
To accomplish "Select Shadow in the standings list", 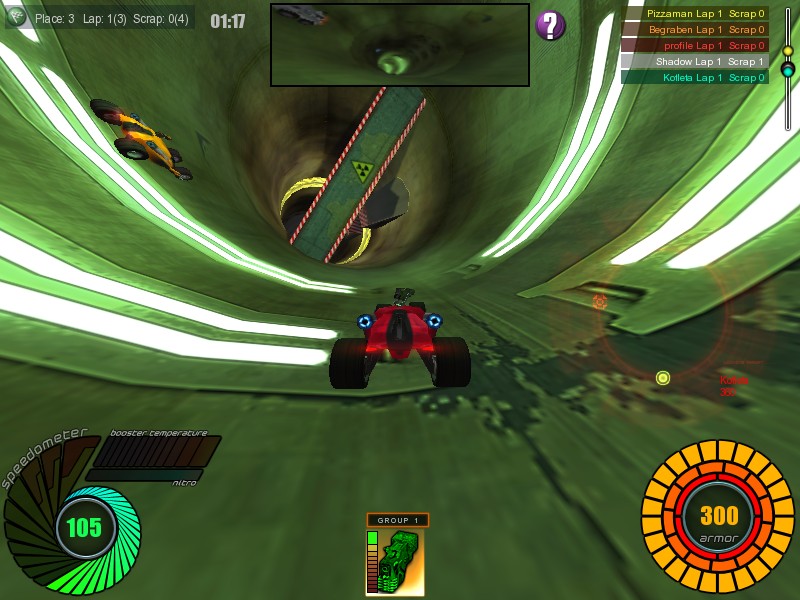I will tap(695, 62).
